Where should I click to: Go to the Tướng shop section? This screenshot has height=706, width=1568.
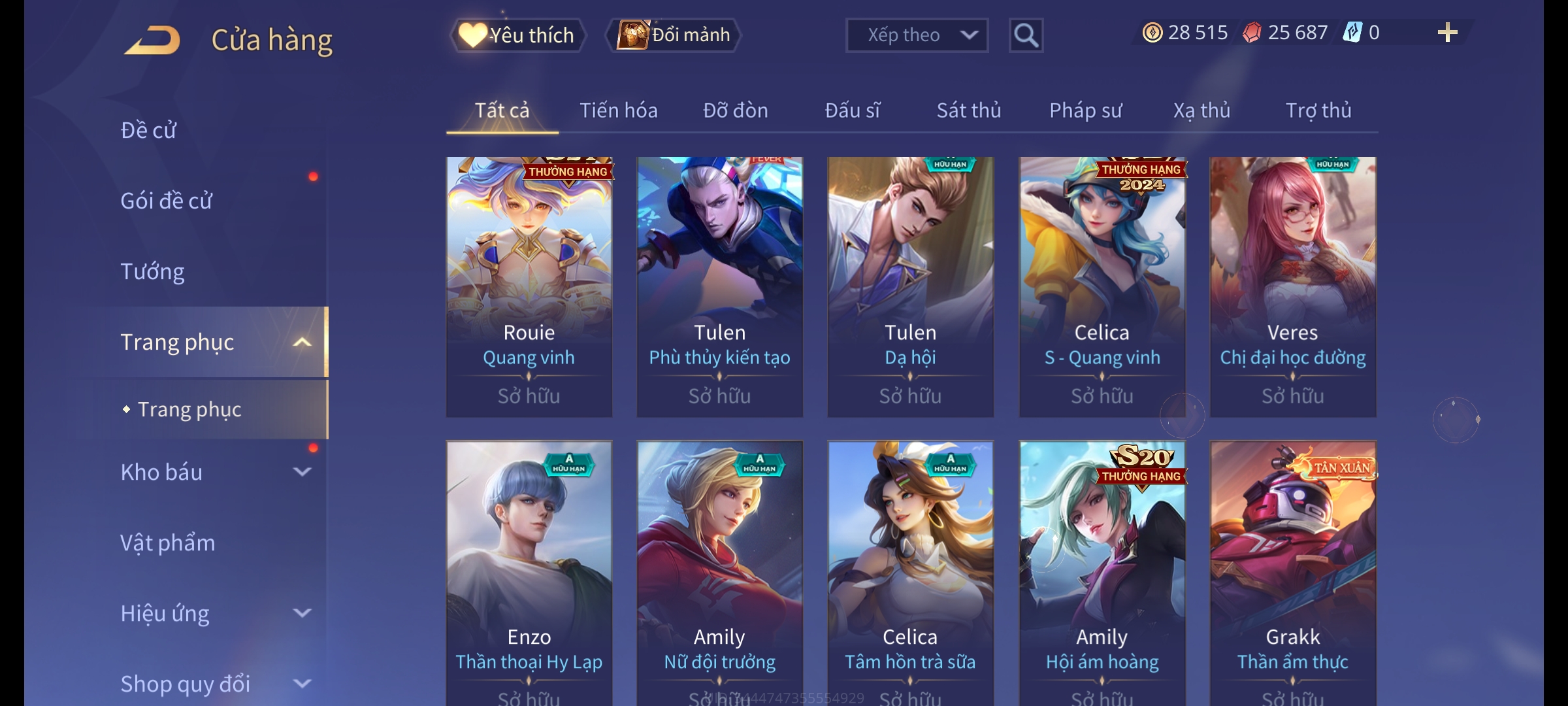(x=152, y=271)
